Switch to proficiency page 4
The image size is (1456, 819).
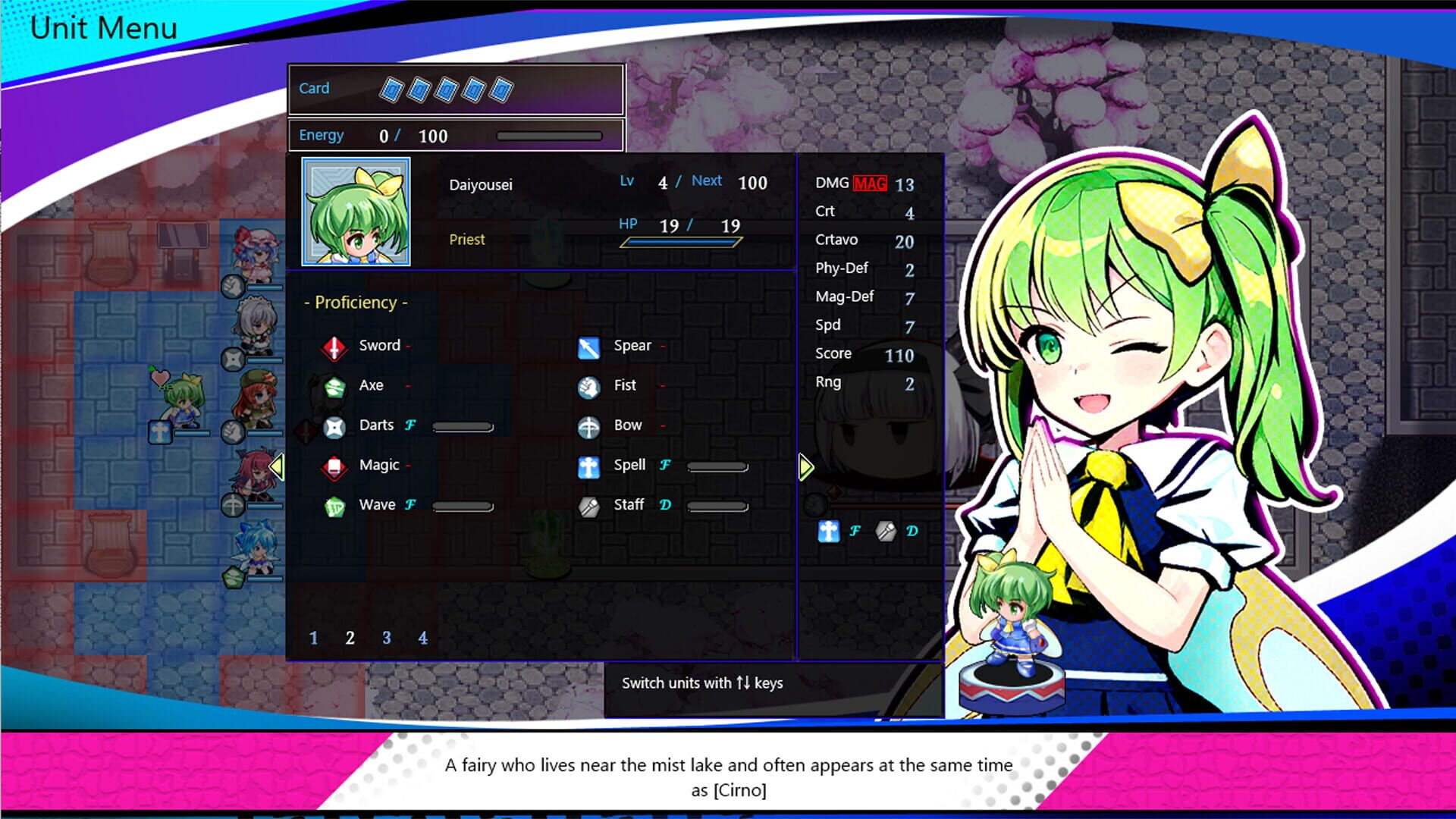click(x=422, y=638)
